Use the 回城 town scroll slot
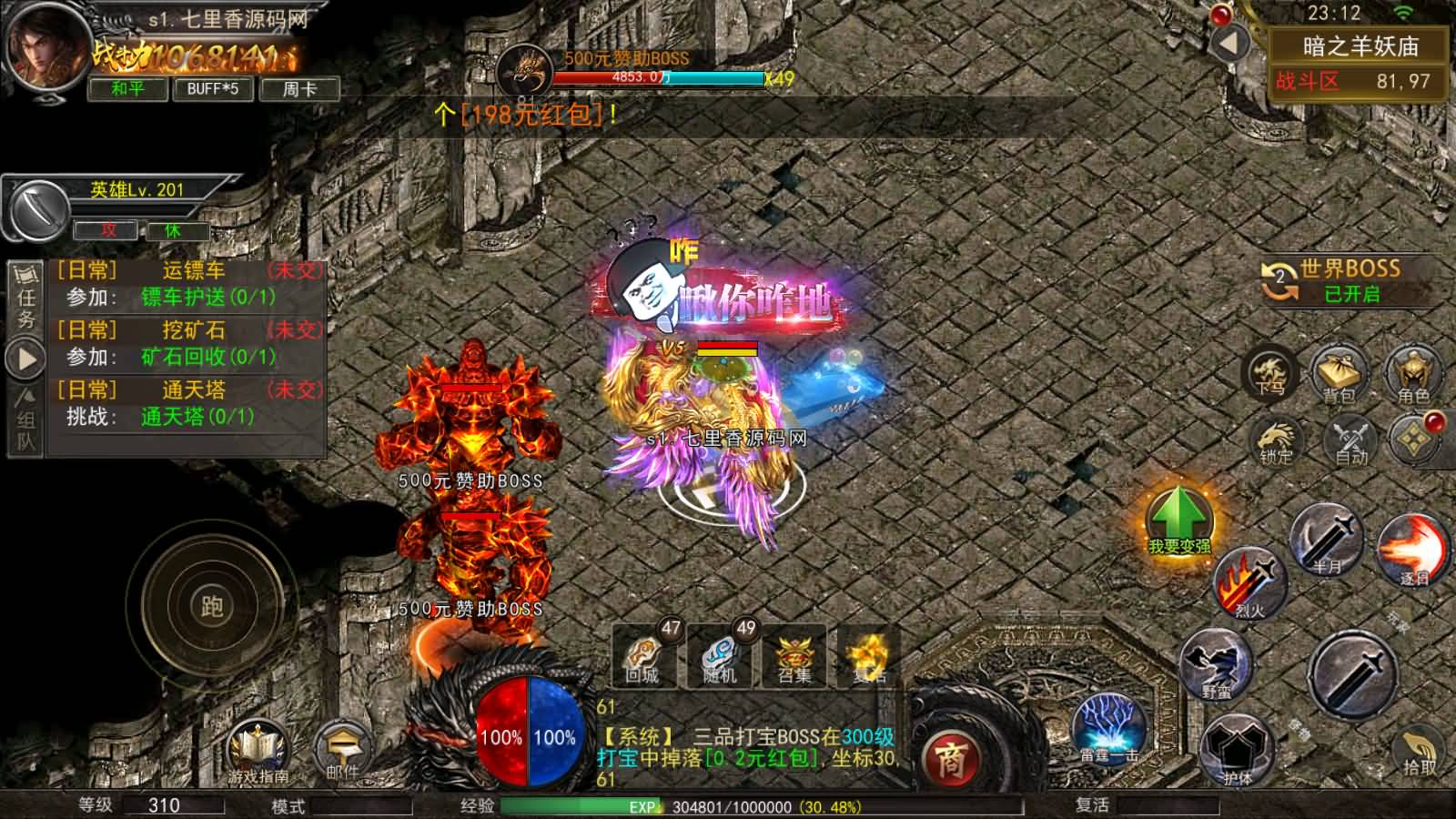1456x819 pixels. click(644, 655)
